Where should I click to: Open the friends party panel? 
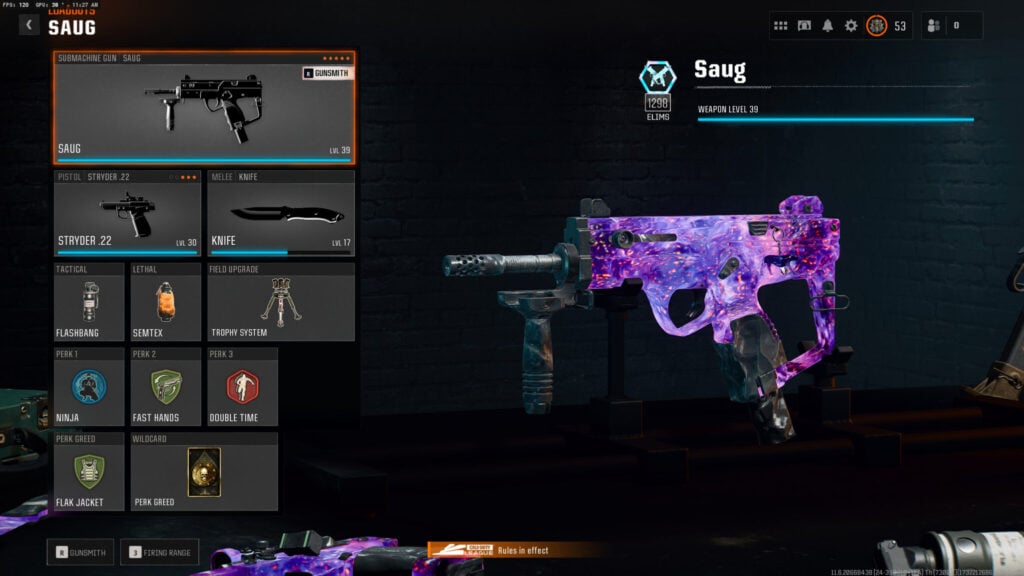tap(951, 25)
